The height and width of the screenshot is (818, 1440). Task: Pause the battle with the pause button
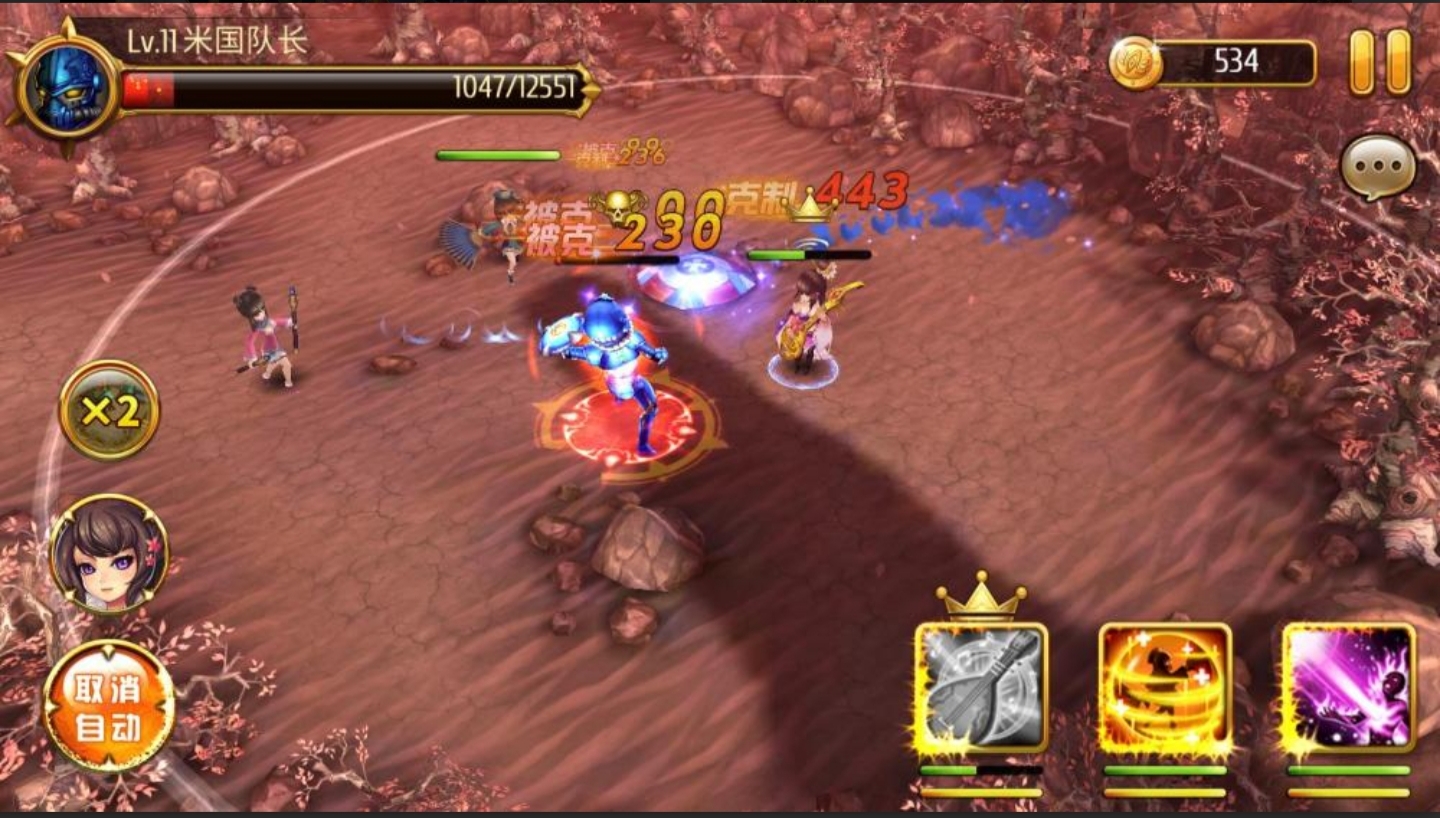click(x=1380, y=62)
